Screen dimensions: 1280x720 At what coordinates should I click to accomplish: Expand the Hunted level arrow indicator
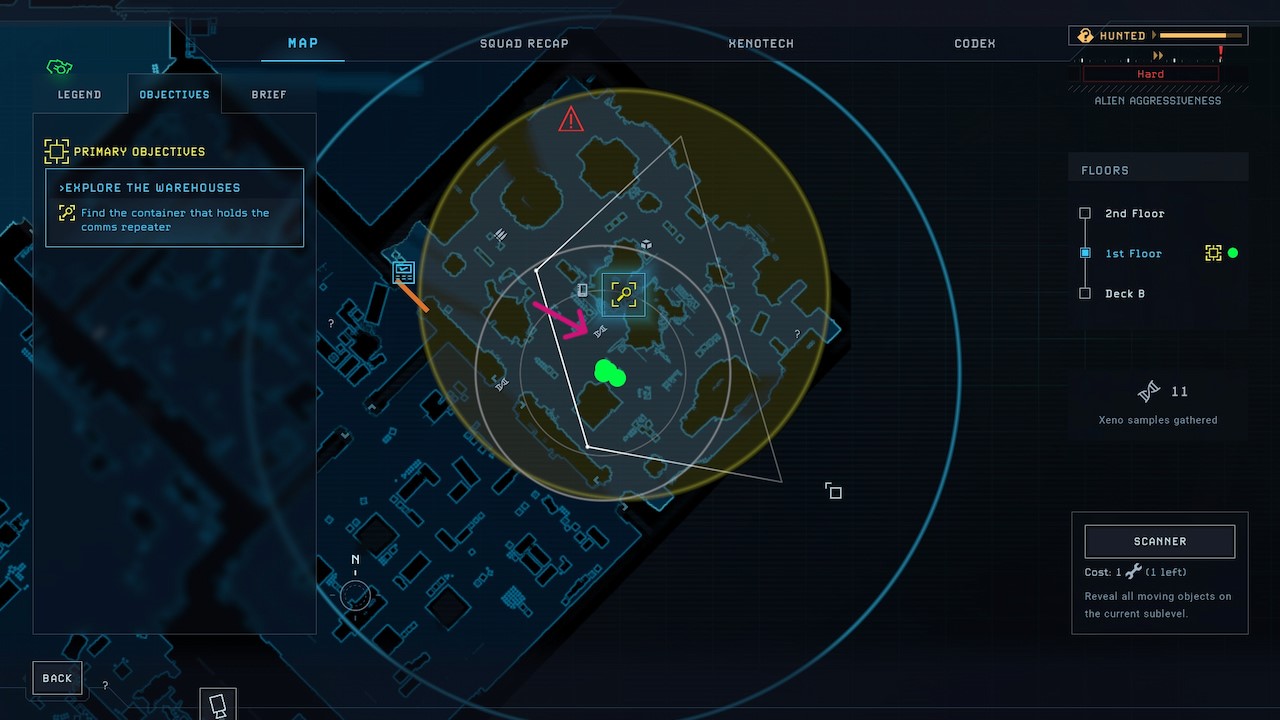click(1156, 35)
